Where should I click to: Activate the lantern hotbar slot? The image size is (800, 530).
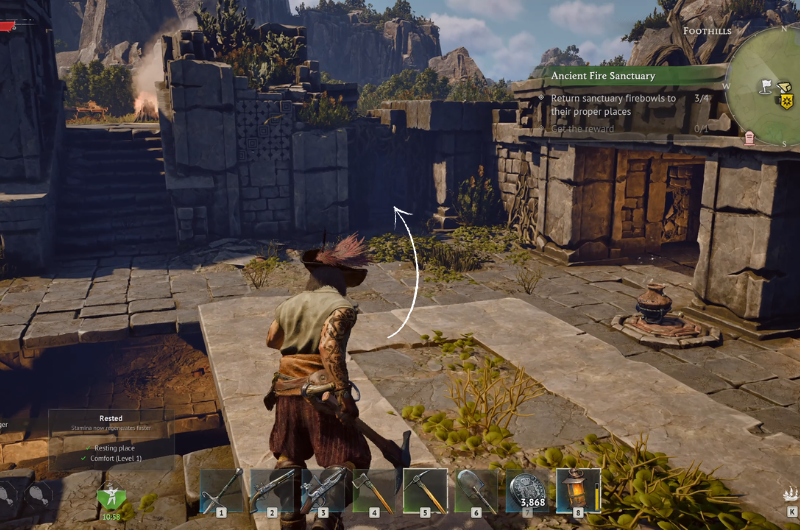(578, 491)
